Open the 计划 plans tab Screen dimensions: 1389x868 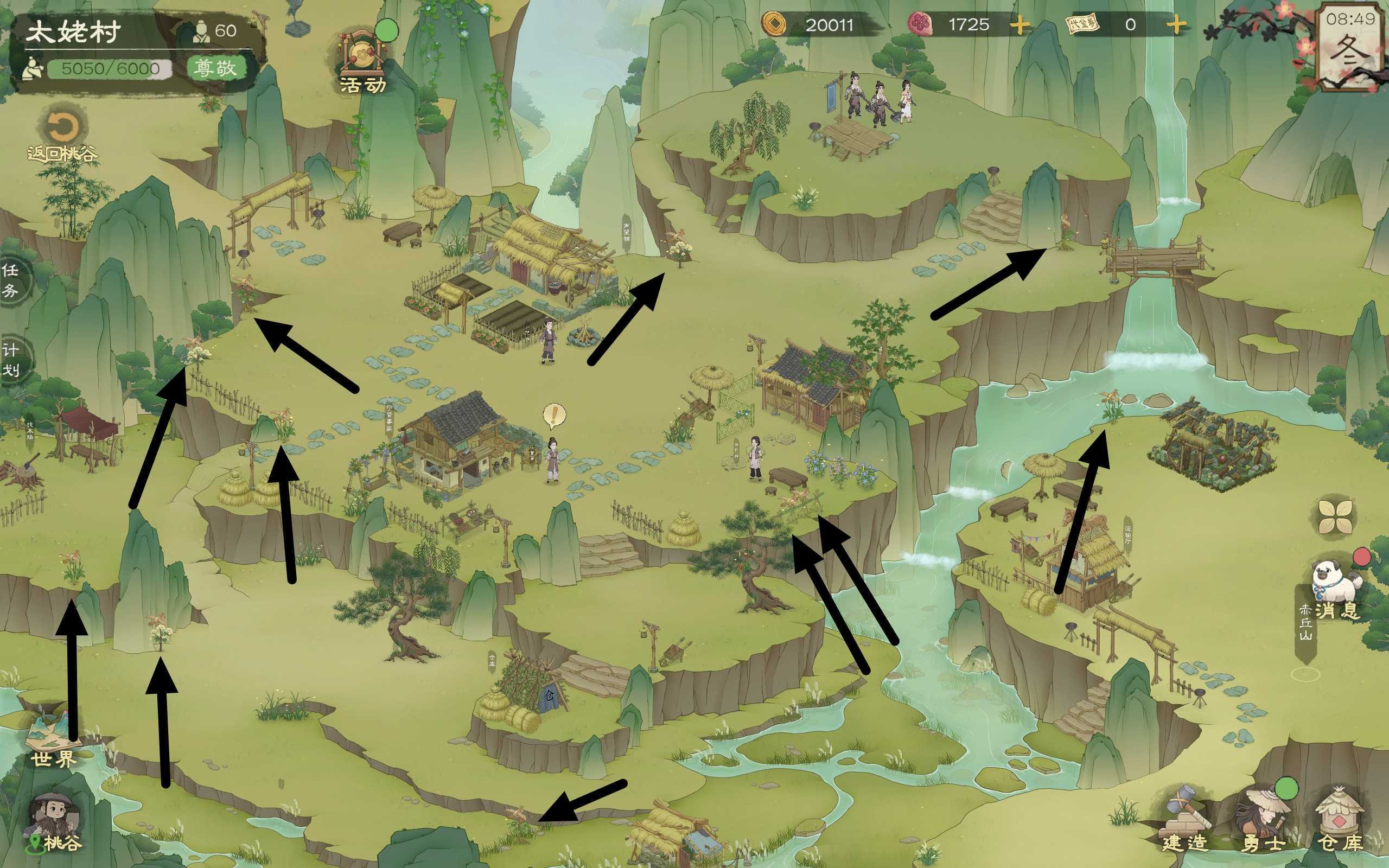coord(10,359)
